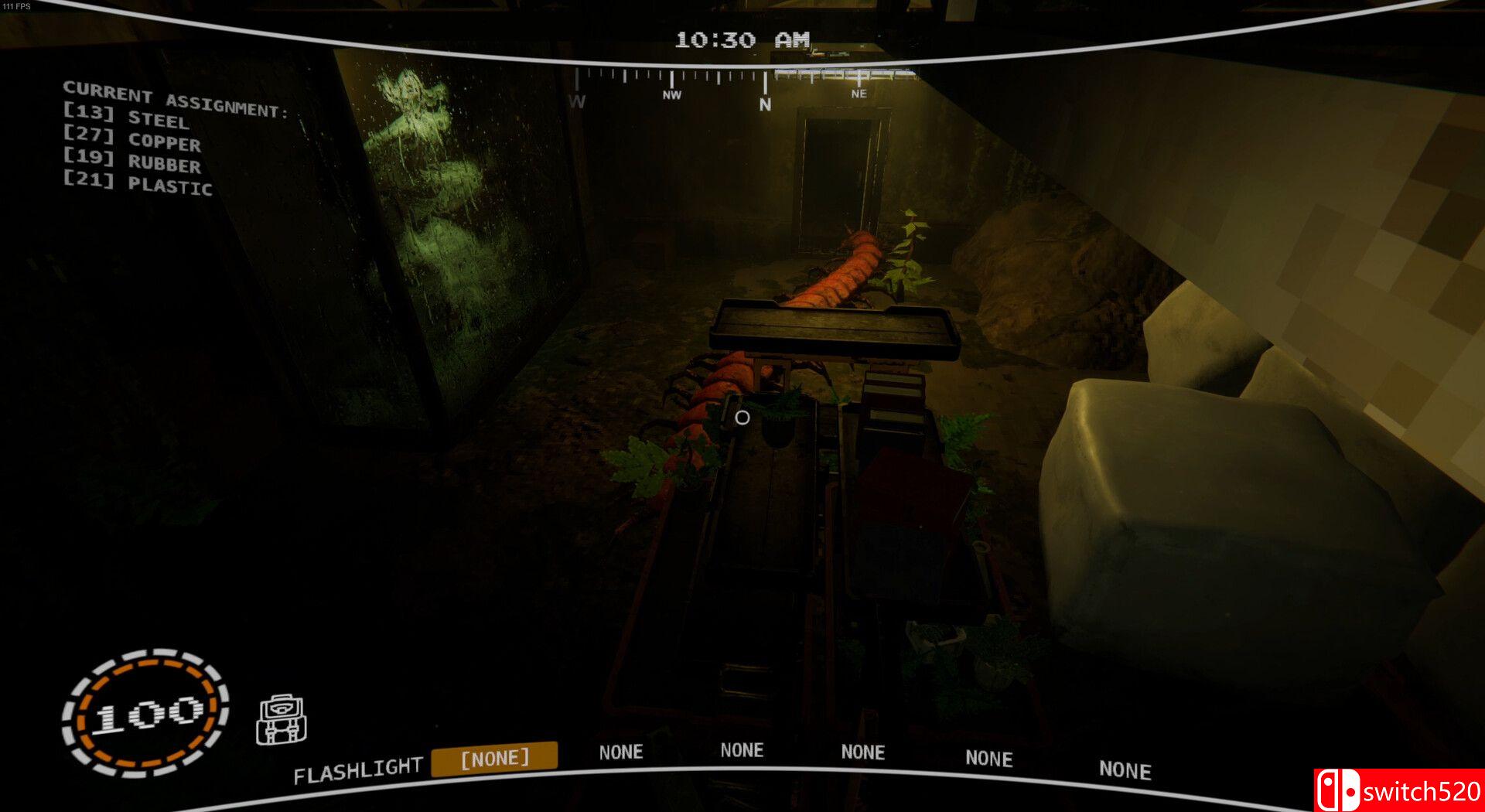Click the 10:30 AM time display
The width and height of the screenshot is (1485, 812).
pos(741,39)
